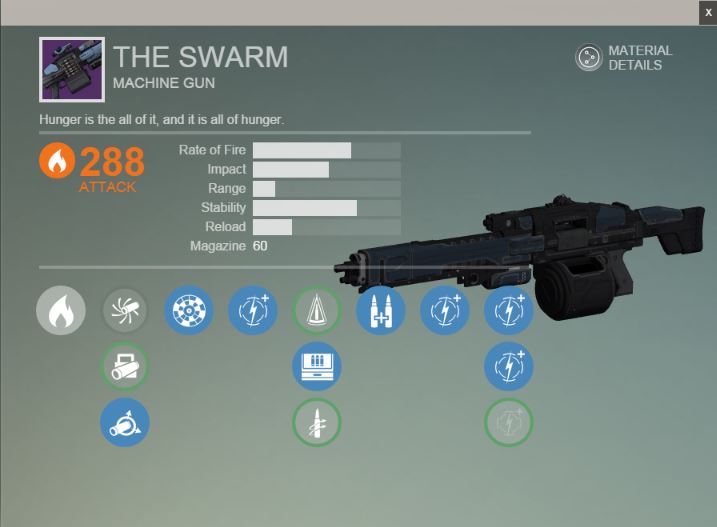Click the faded green-ringed lightning upgrade node
Viewport: 717px width, 527px height.
click(x=509, y=422)
